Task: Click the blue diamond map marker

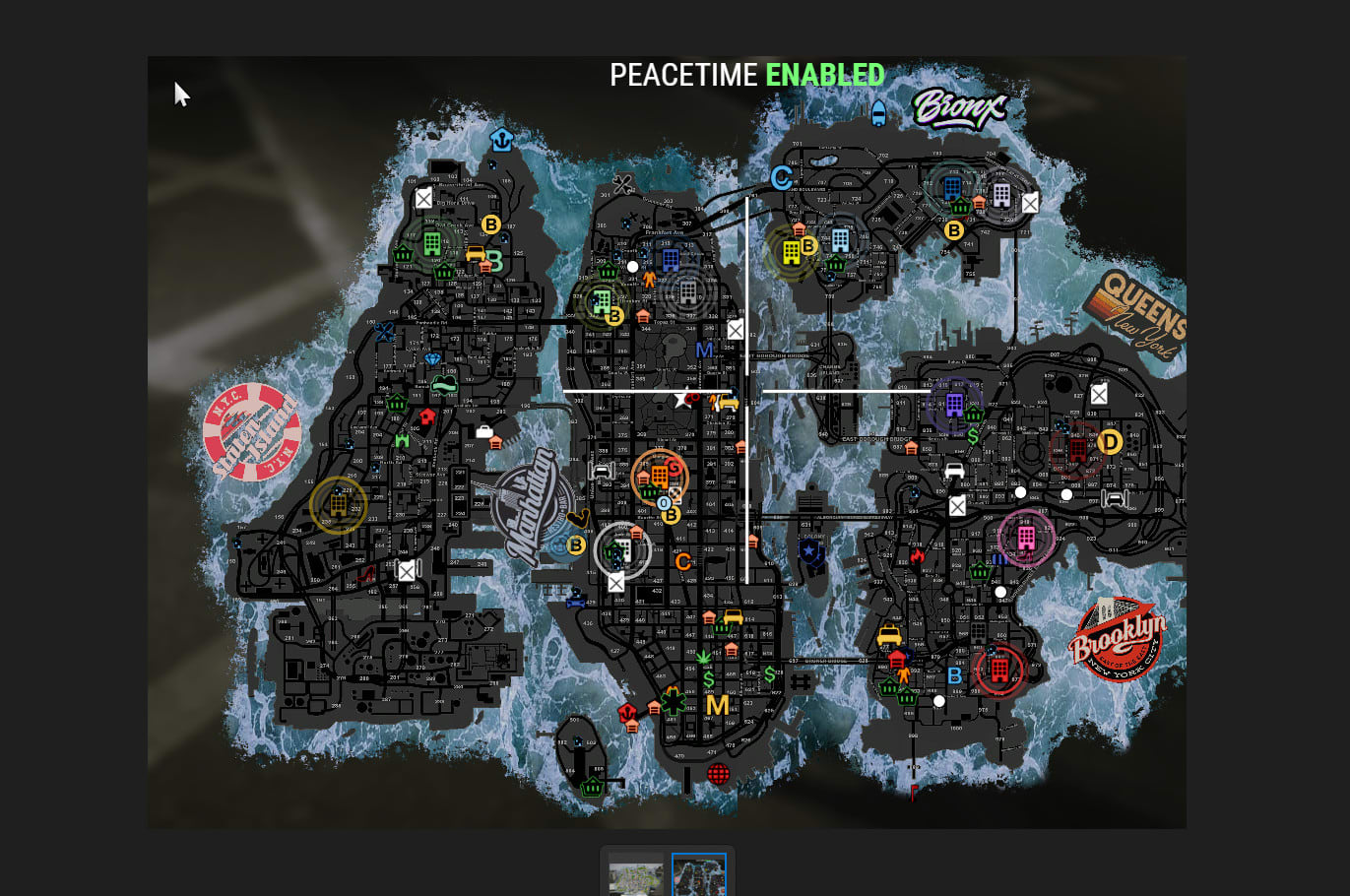Action: tap(433, 359)
